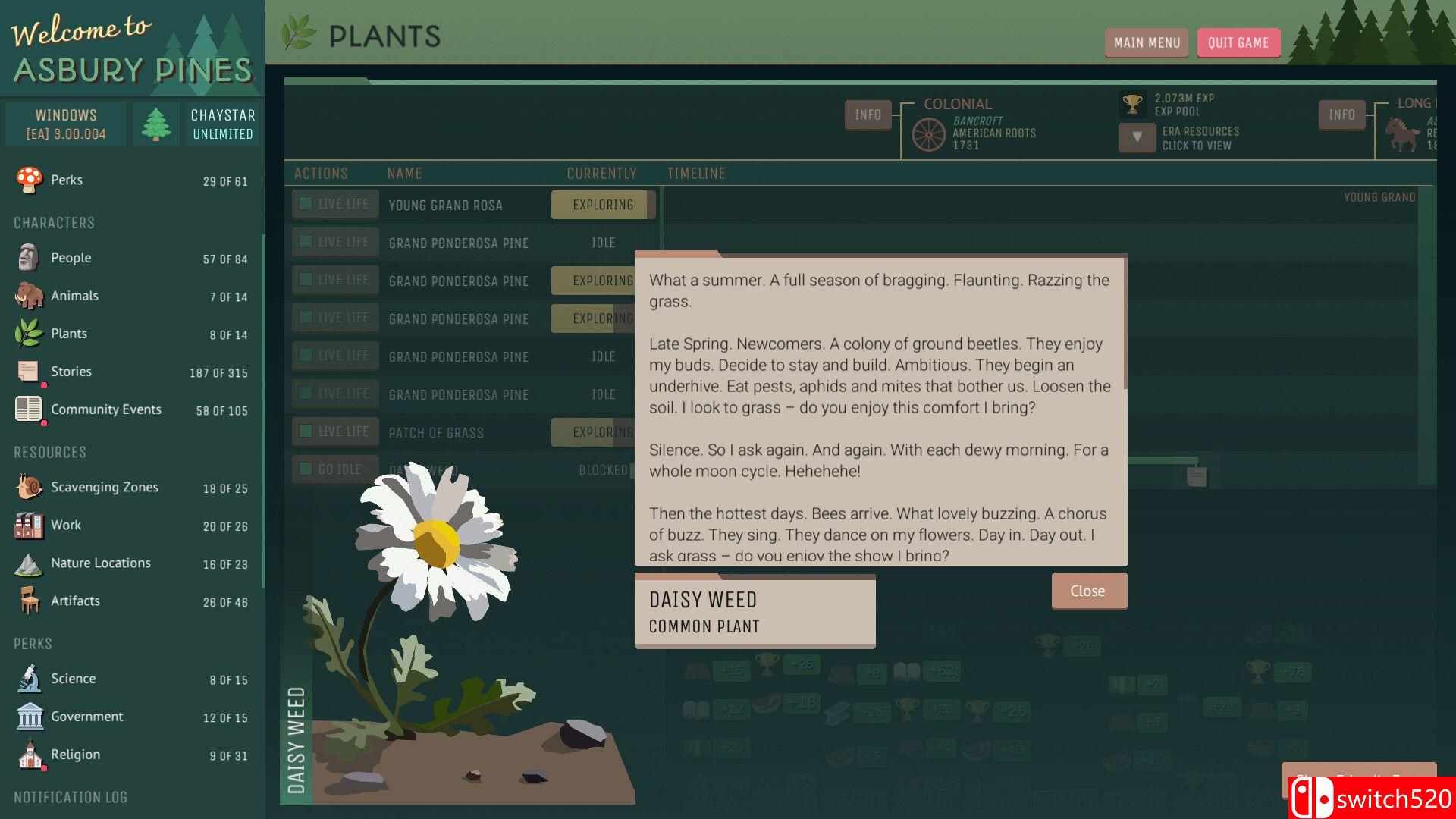Open the Main Menu
This screenshot has height=819, width=1456.
(x=1146, y=42)
